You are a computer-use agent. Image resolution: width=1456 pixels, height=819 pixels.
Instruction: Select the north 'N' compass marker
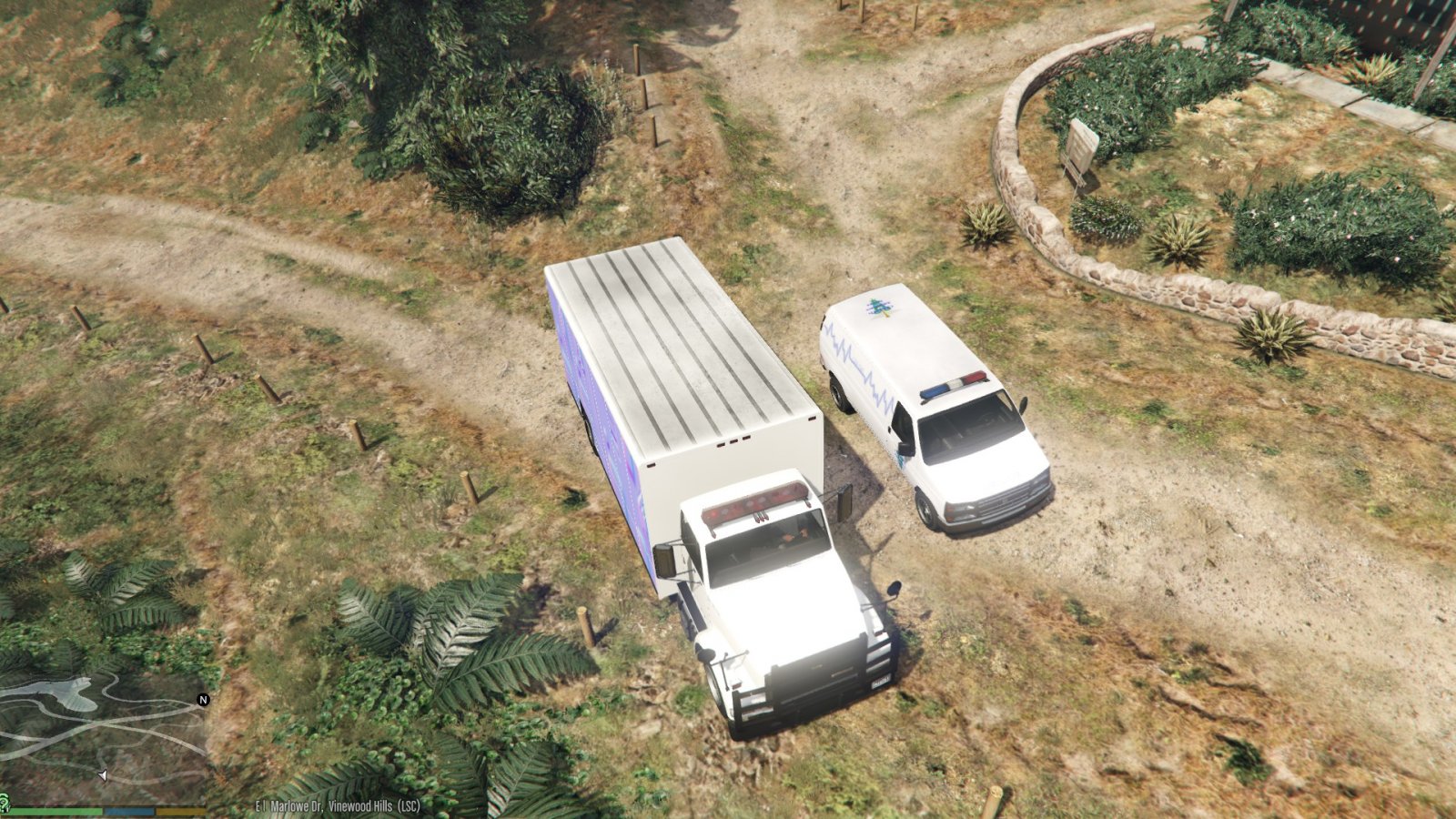pyautogui.click(x=203, y=700)
